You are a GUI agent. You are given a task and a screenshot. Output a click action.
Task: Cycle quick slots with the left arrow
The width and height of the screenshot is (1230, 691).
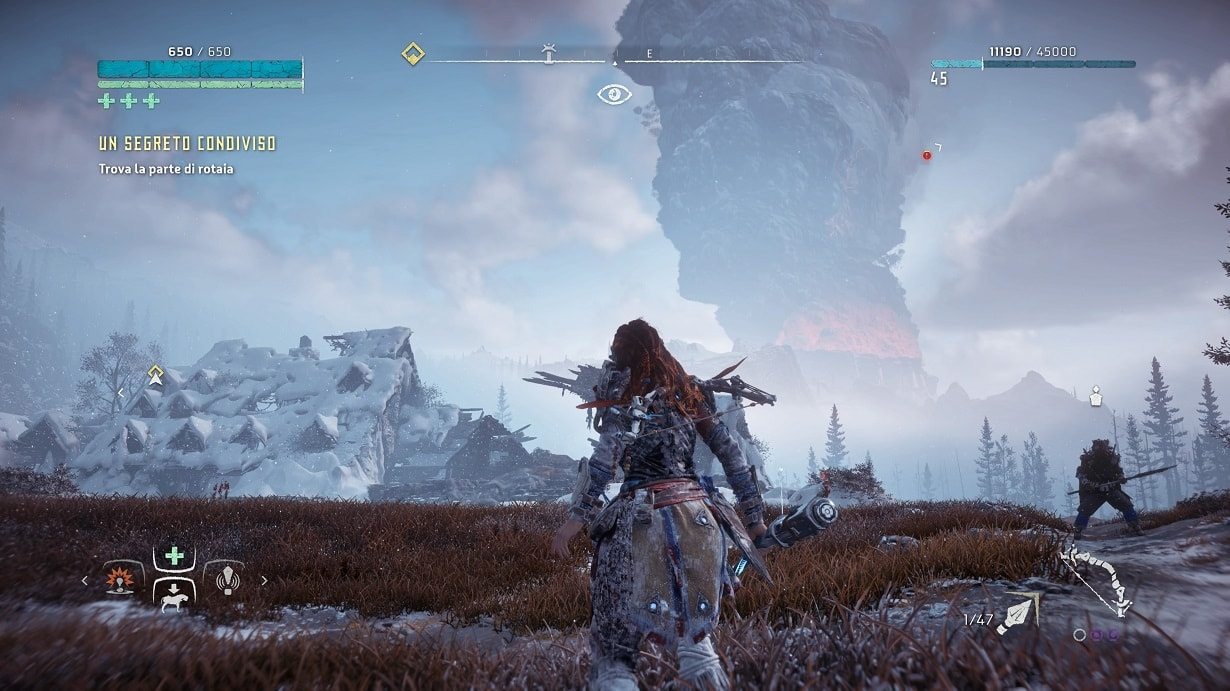85,580
